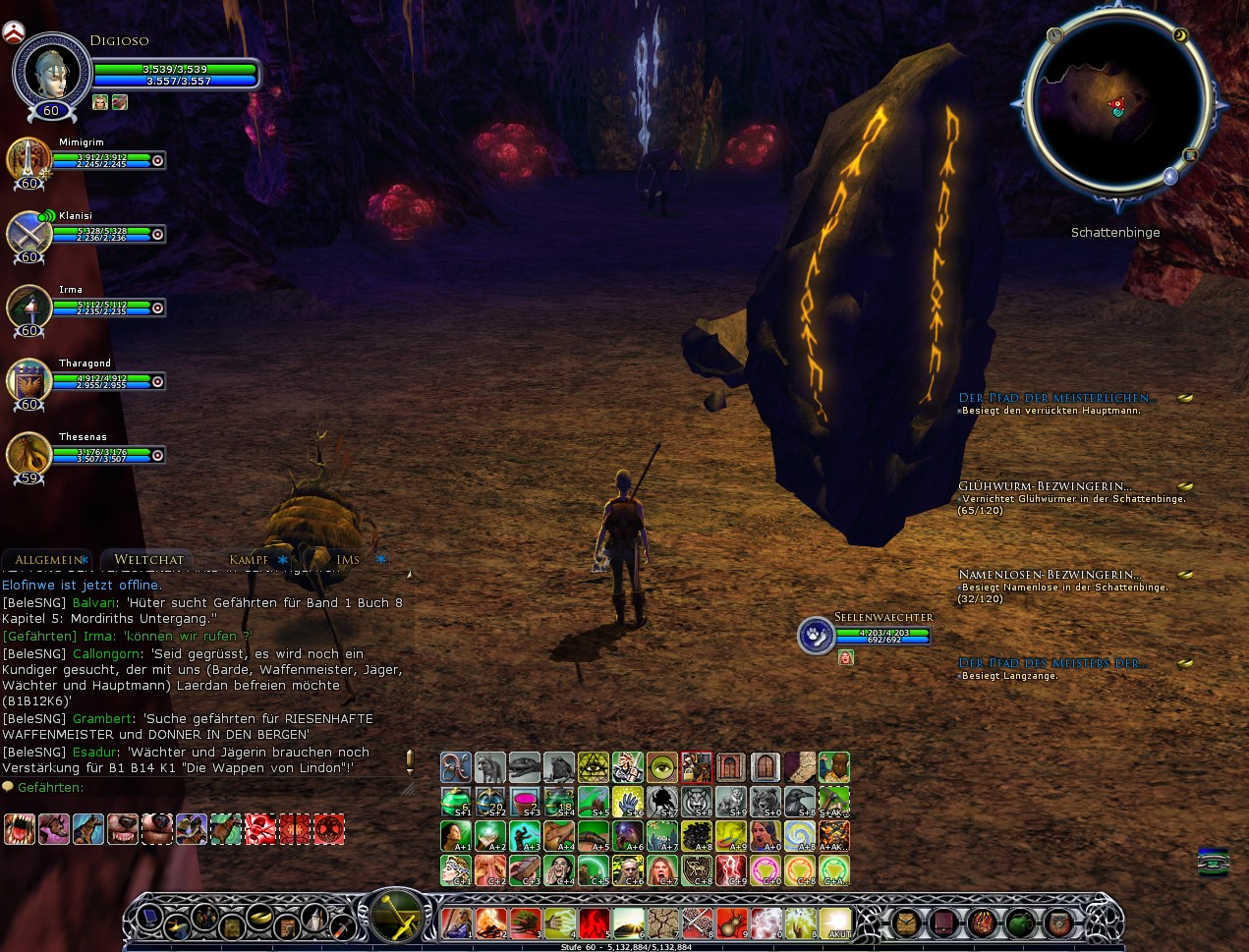
Task: Use the blue glowing hand skill S+6
Action: click(x=628, y=802)
